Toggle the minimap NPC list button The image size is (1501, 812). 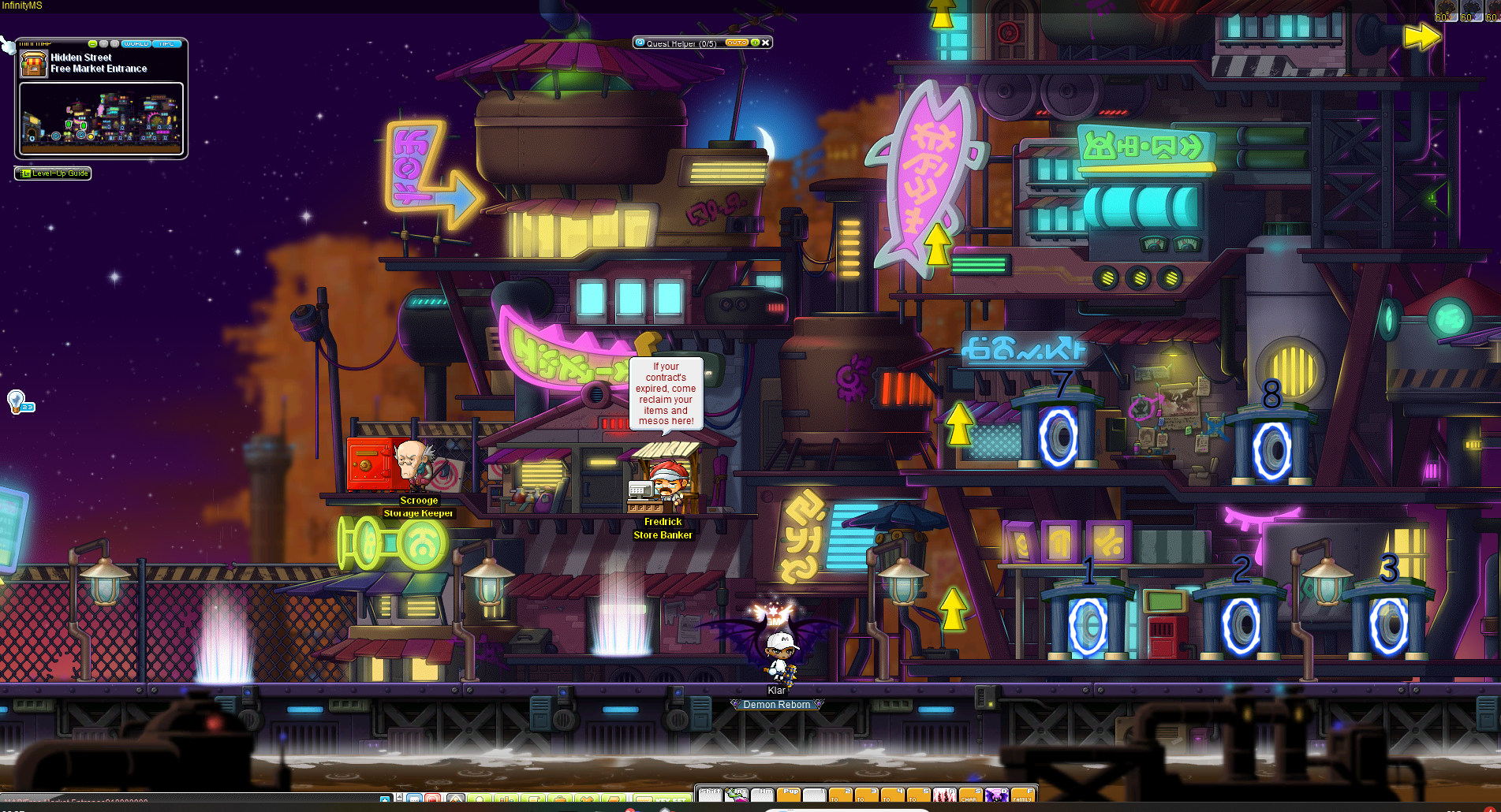[x=167, y=43]
